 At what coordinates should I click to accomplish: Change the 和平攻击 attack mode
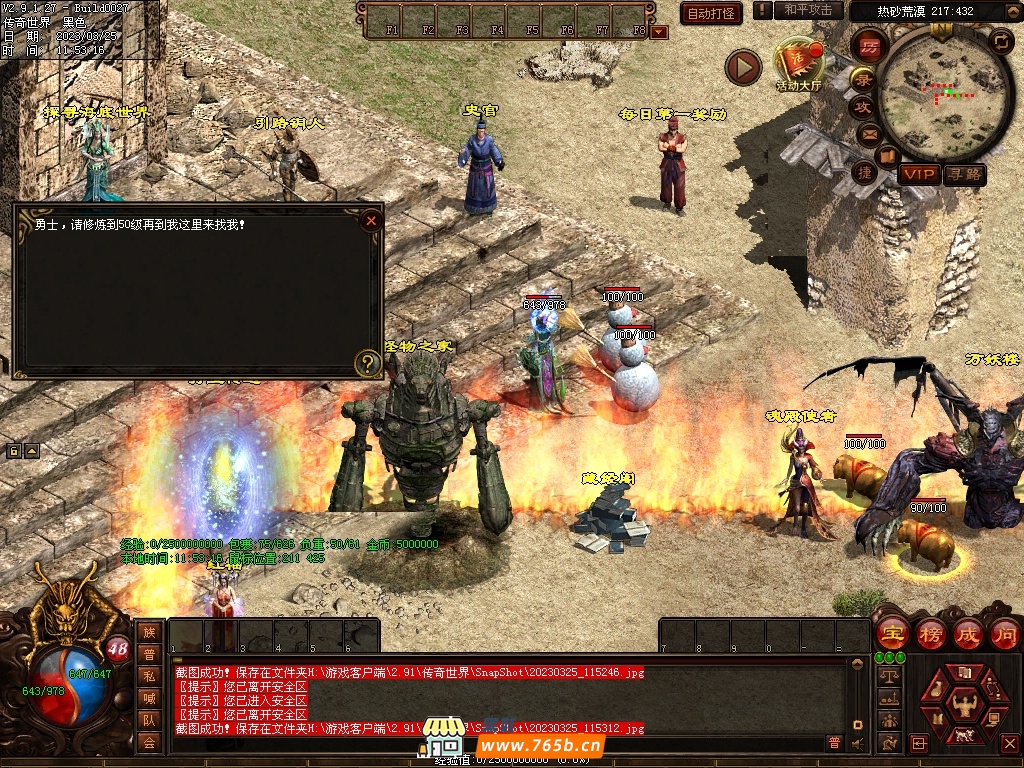point(808,10)
